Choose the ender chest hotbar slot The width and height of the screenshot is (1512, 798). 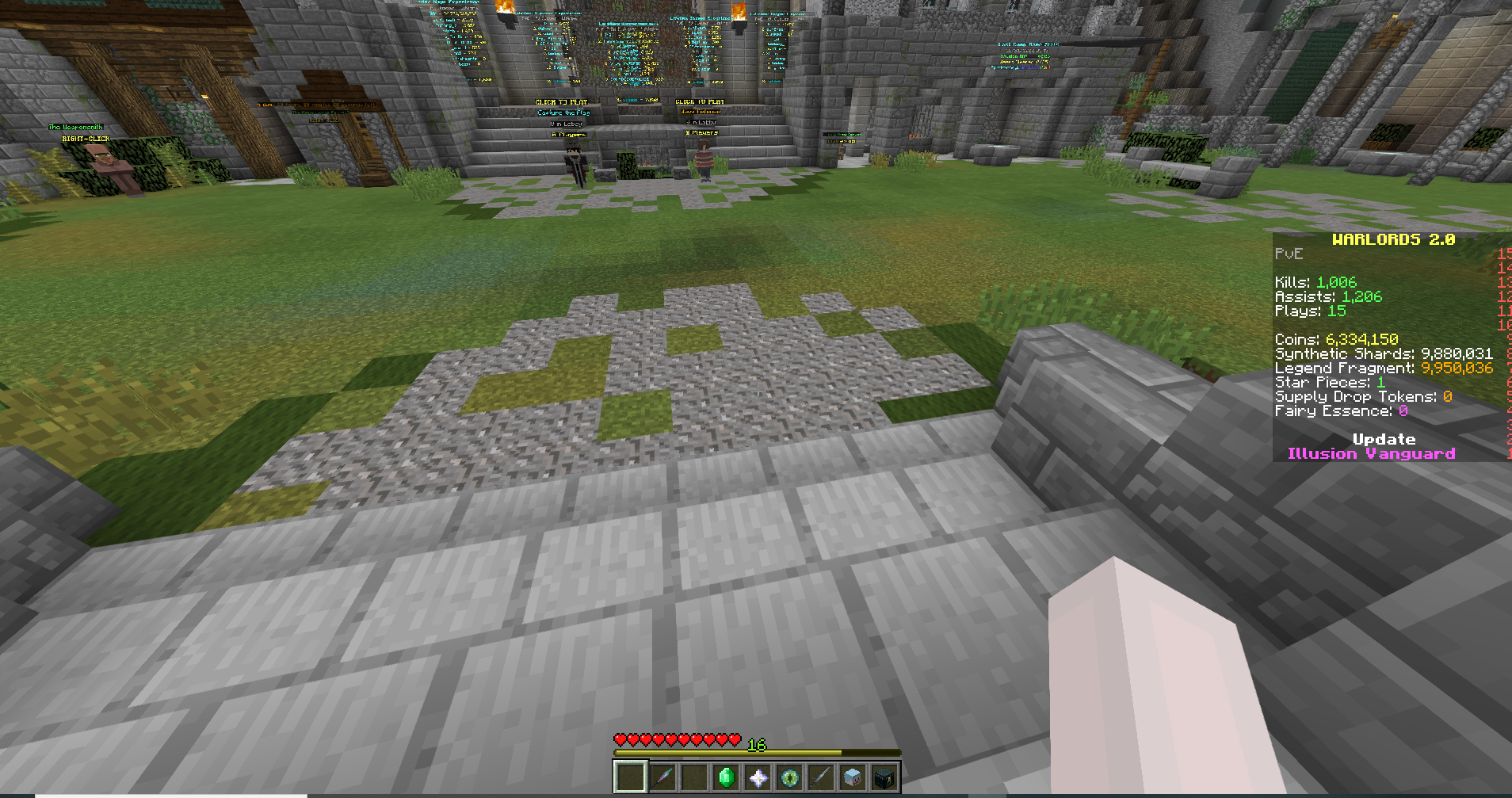tap(884, 777)
